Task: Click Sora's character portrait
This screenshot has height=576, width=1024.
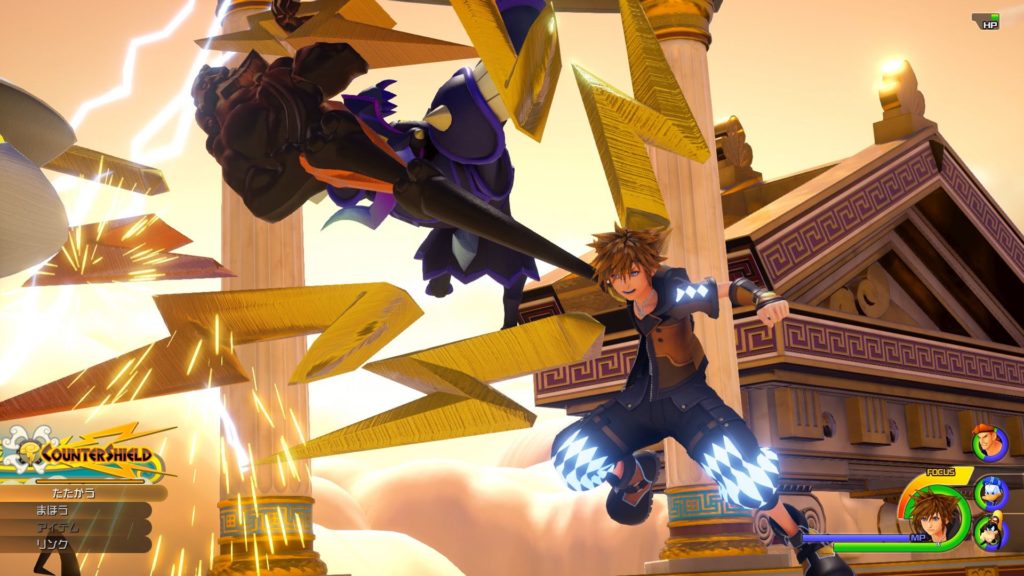Action: point(936,512)
